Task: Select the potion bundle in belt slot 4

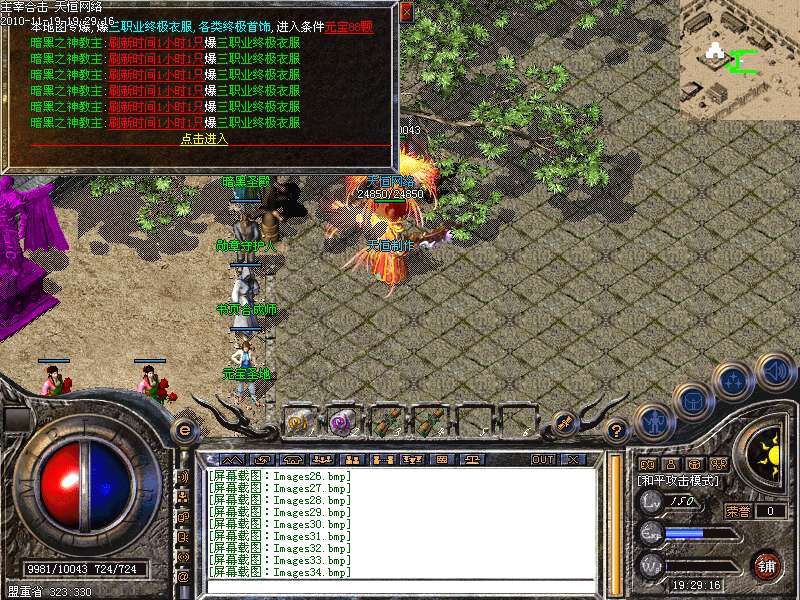Action: [x=428, y=422]
